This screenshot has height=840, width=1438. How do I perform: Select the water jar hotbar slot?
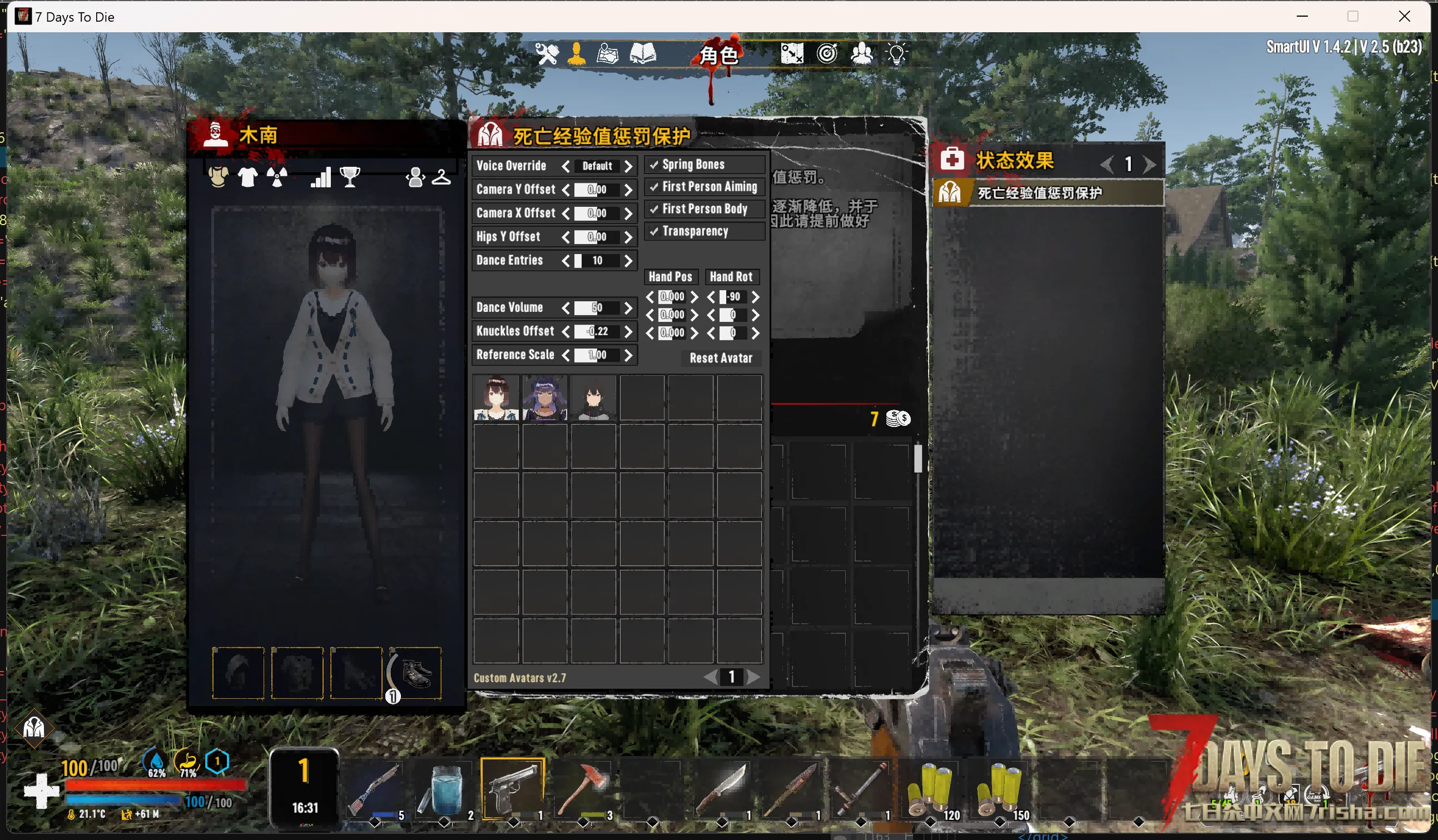click(443, 789)
